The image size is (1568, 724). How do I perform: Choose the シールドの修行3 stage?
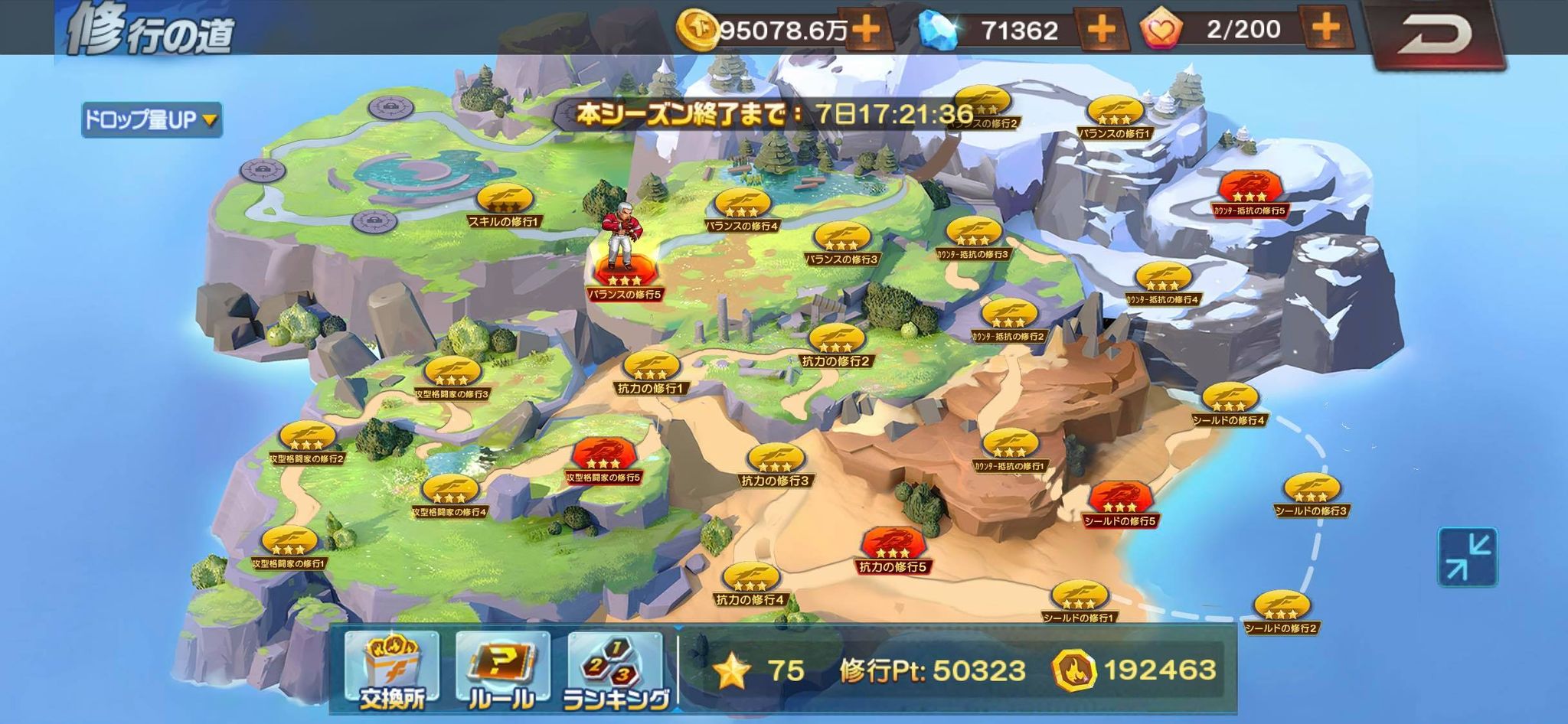click(x=1311, y=493)
